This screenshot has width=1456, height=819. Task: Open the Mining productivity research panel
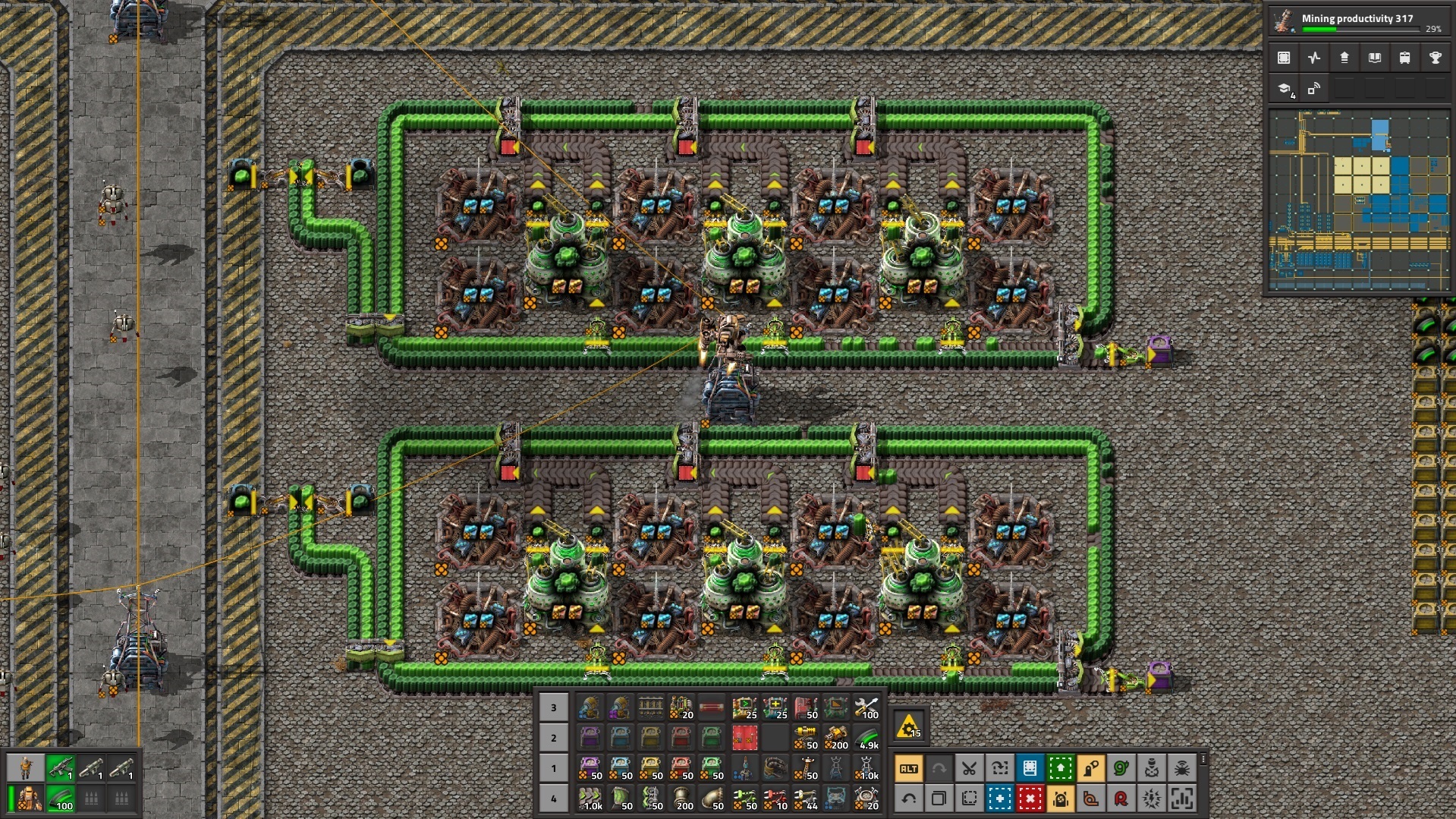(x=1357, y=22)
